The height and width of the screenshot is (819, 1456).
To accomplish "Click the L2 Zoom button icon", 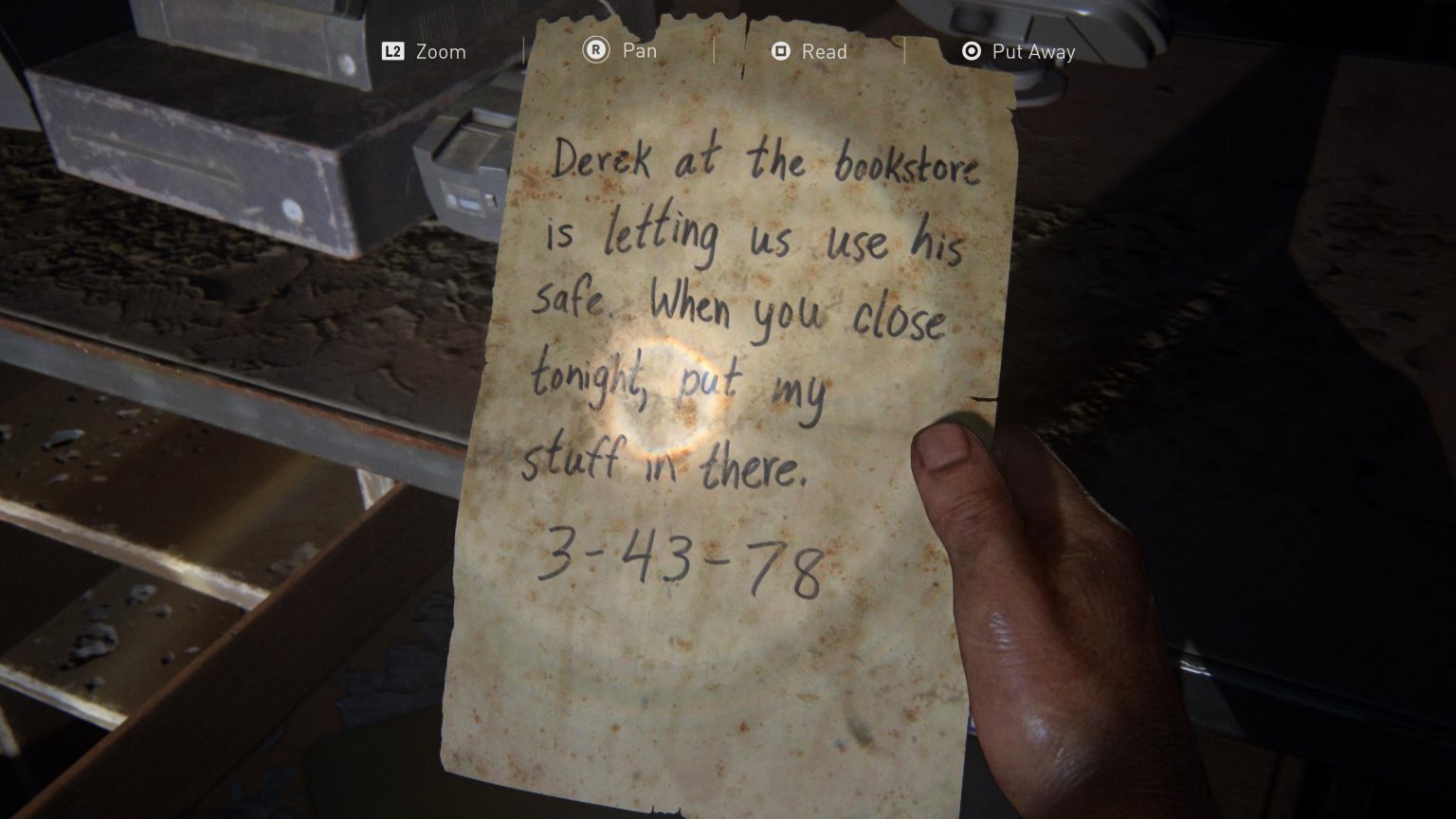I will pos(394,52).
